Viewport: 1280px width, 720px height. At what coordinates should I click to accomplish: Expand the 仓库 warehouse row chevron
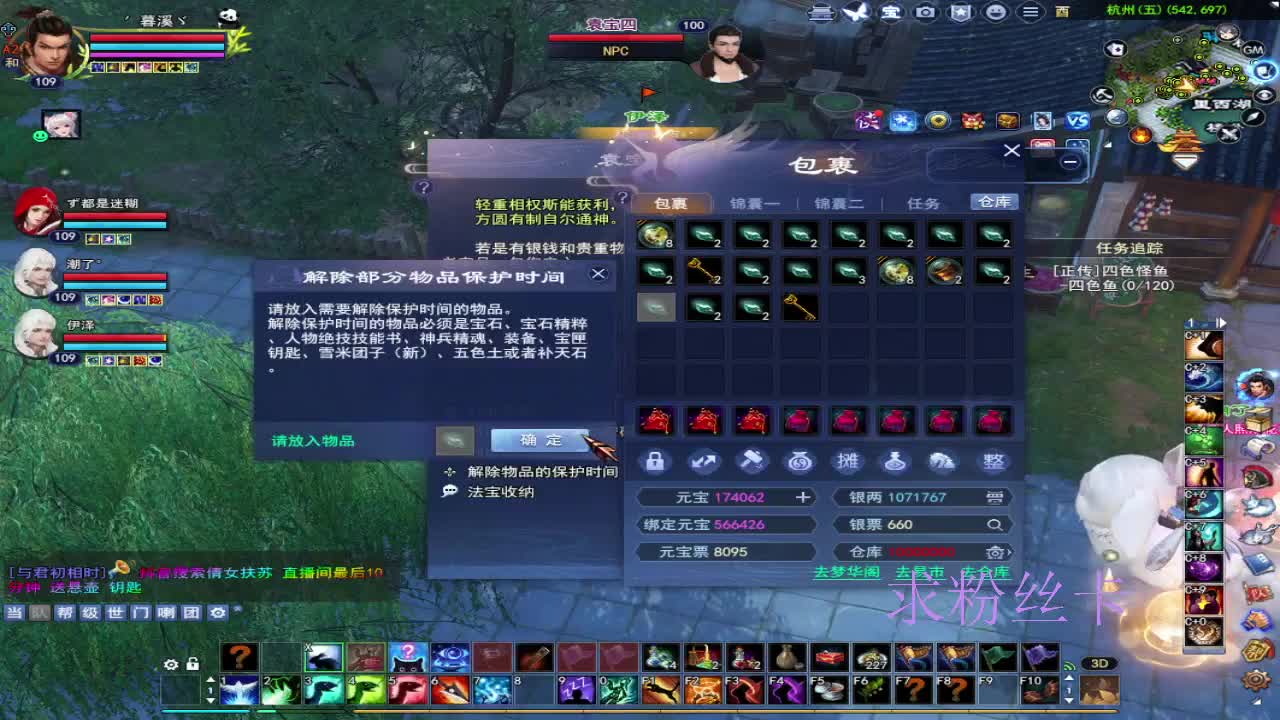[1009, 552]
